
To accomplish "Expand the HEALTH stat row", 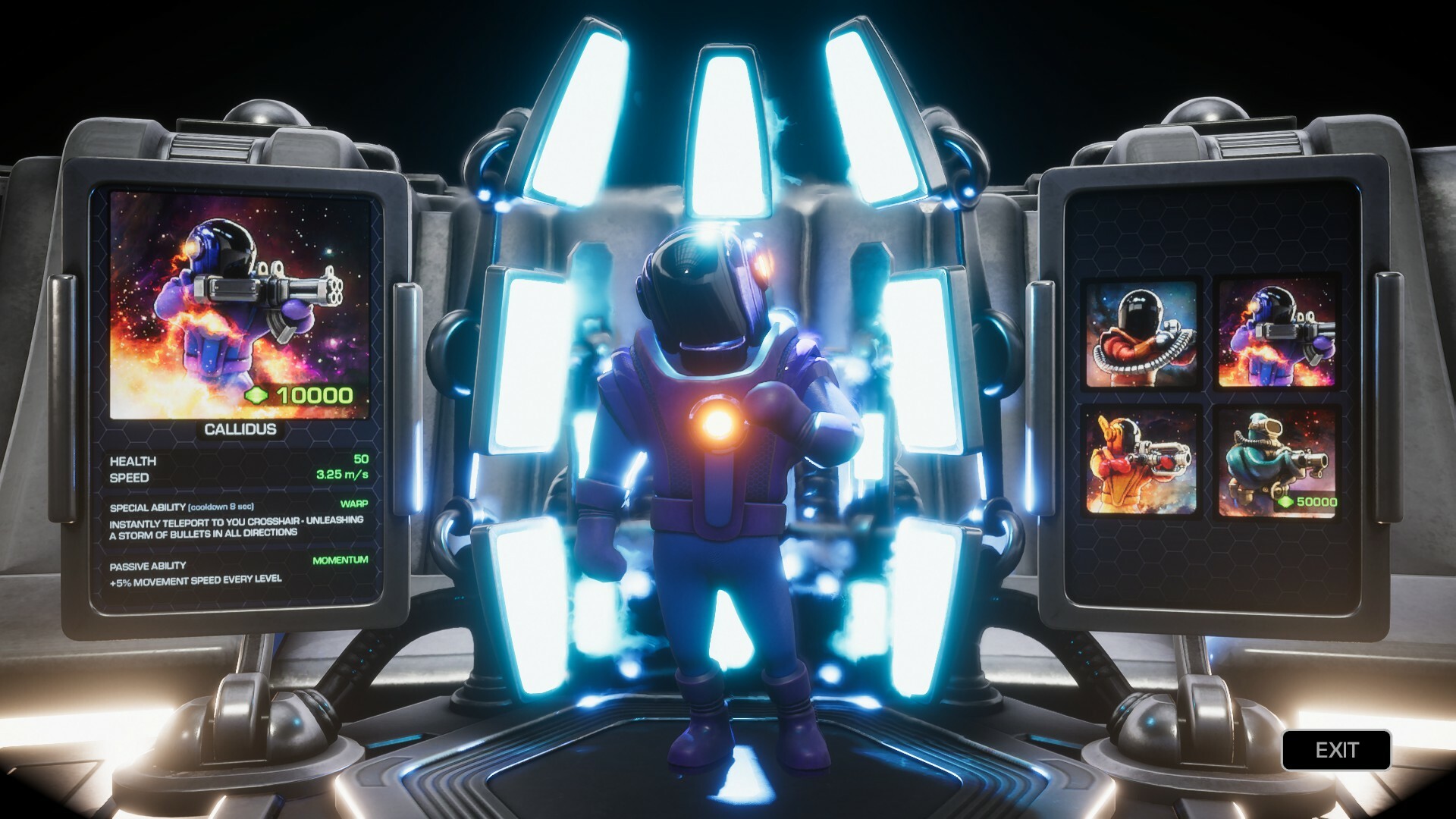I will click(133, 460).
